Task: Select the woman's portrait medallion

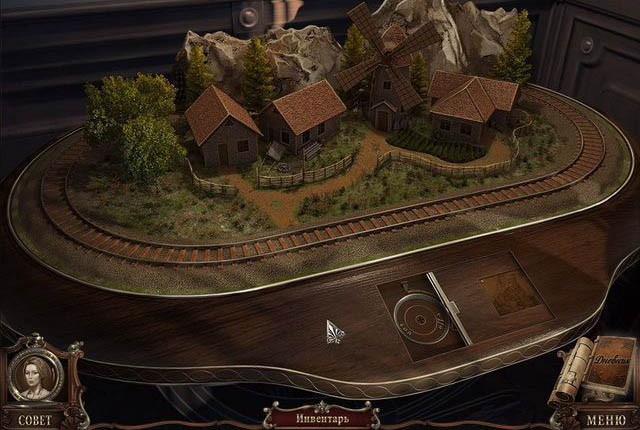Action: [36, 376]
